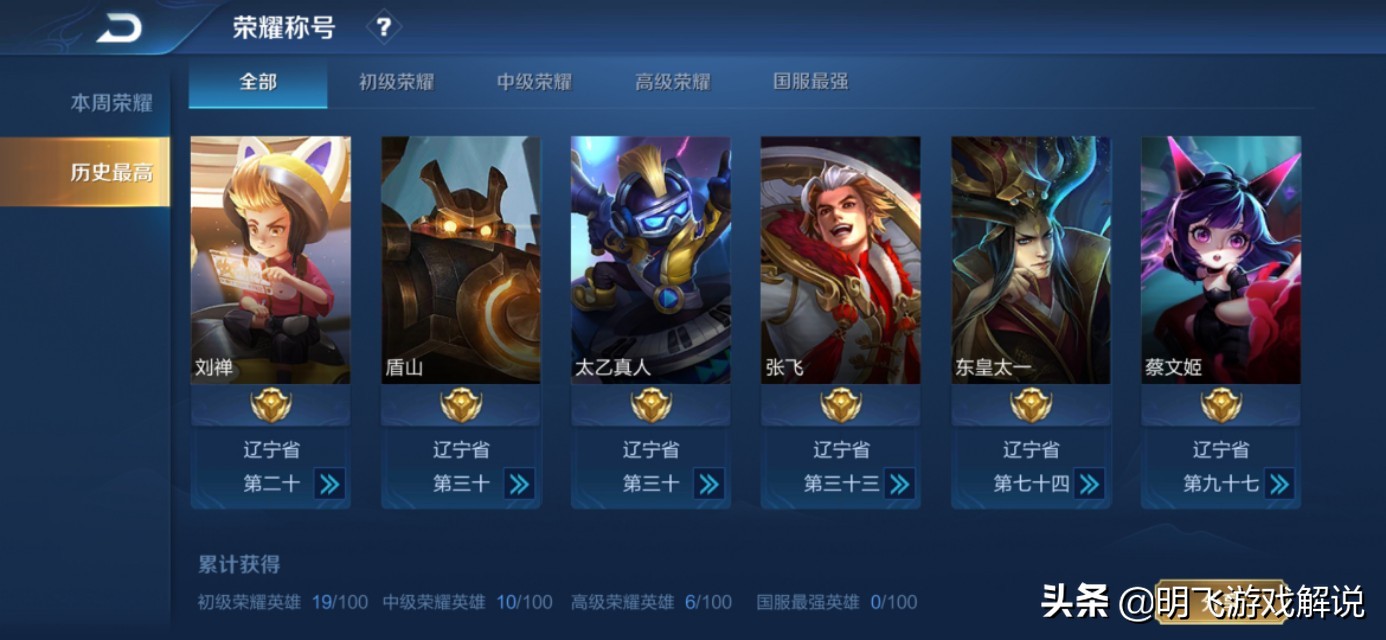Screen dimensions: 1386x640
Task: Open the 盾山 hero card
Action: (460, 260)
